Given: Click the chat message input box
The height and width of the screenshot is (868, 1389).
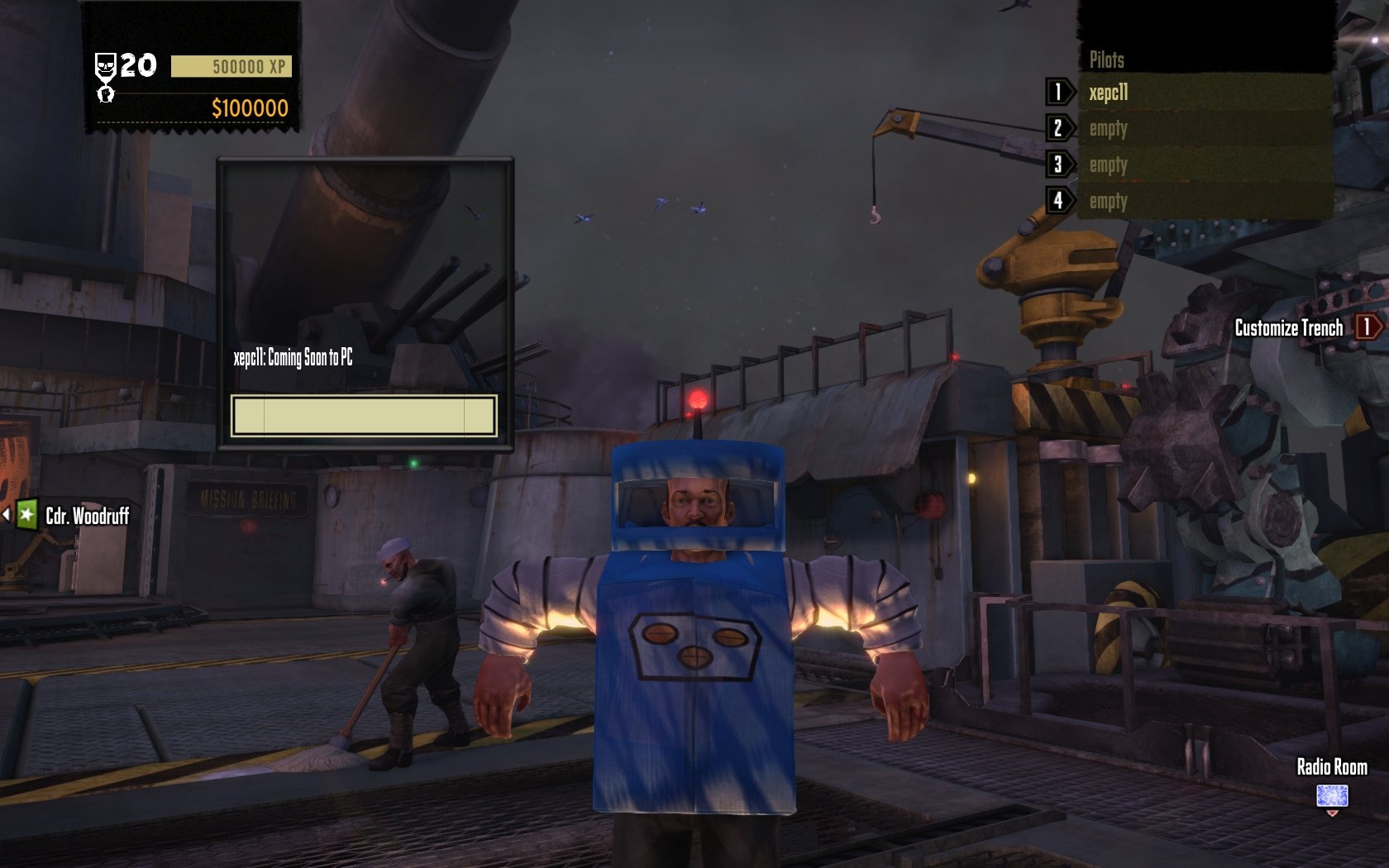Looking at the screenshot, I should tap(364, 416).
